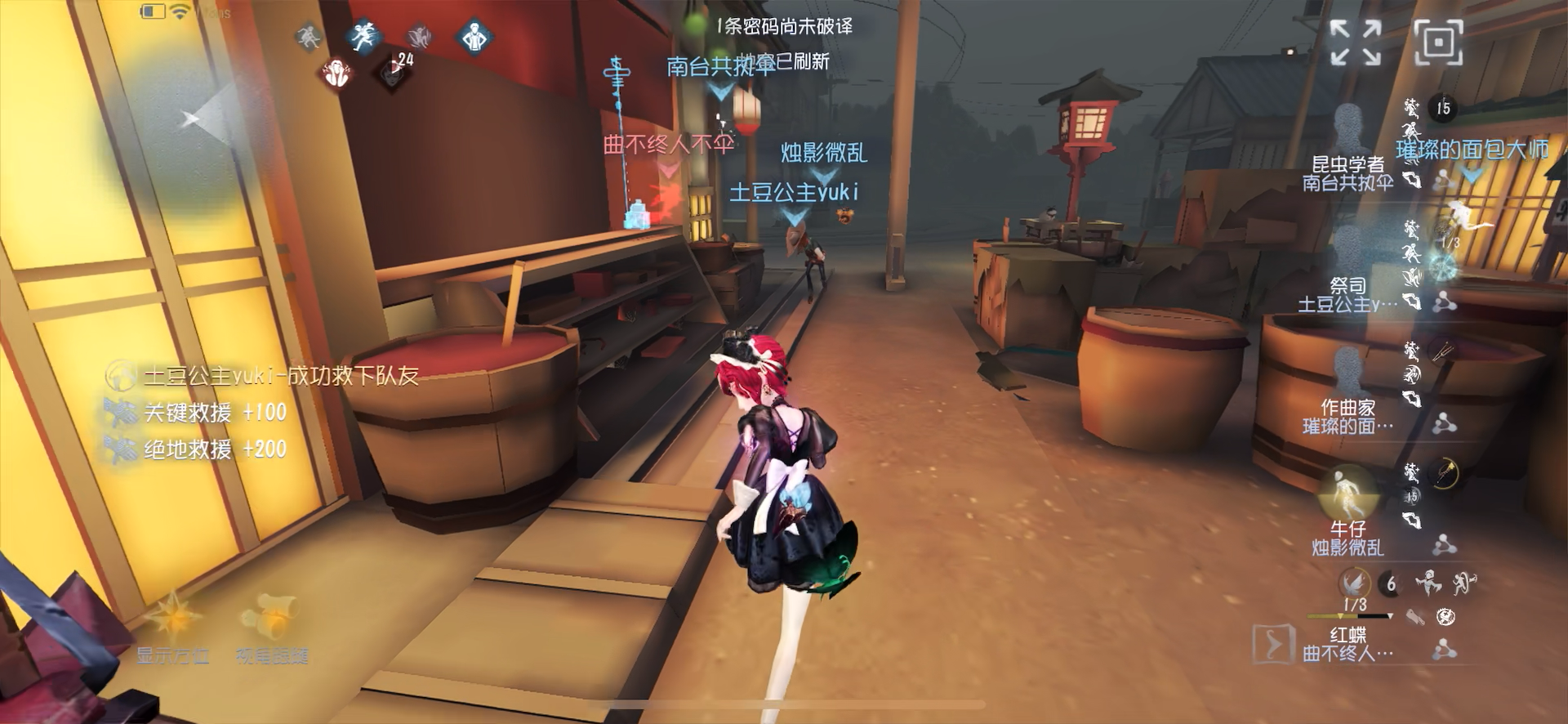Click the screen capture icon at top right
Viewport: 1568px width, 724px height.
point(1439,42)
